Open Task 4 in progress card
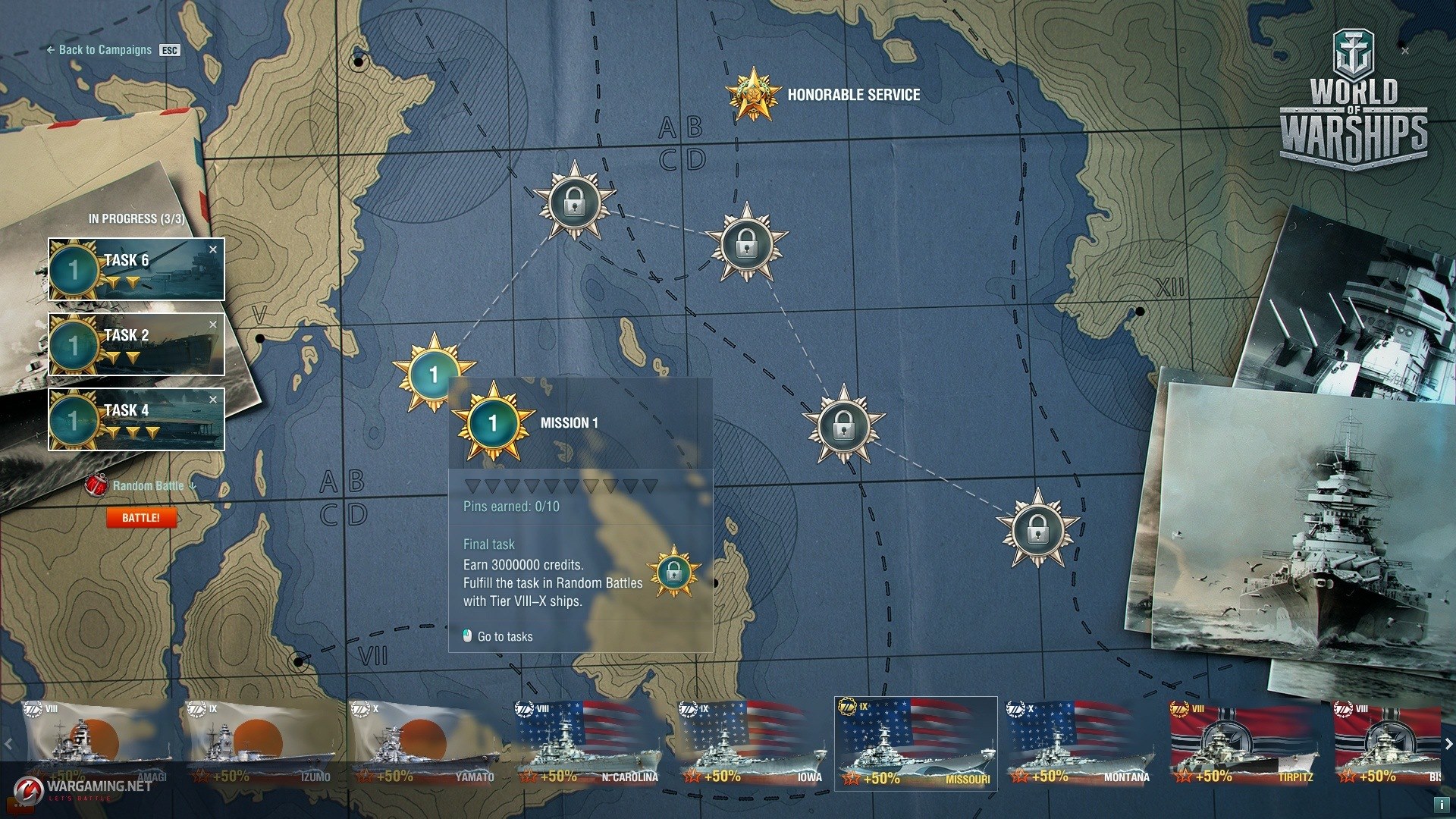Image resolution: width=1456 pixels, height=819 pixels. click(136, 419)
